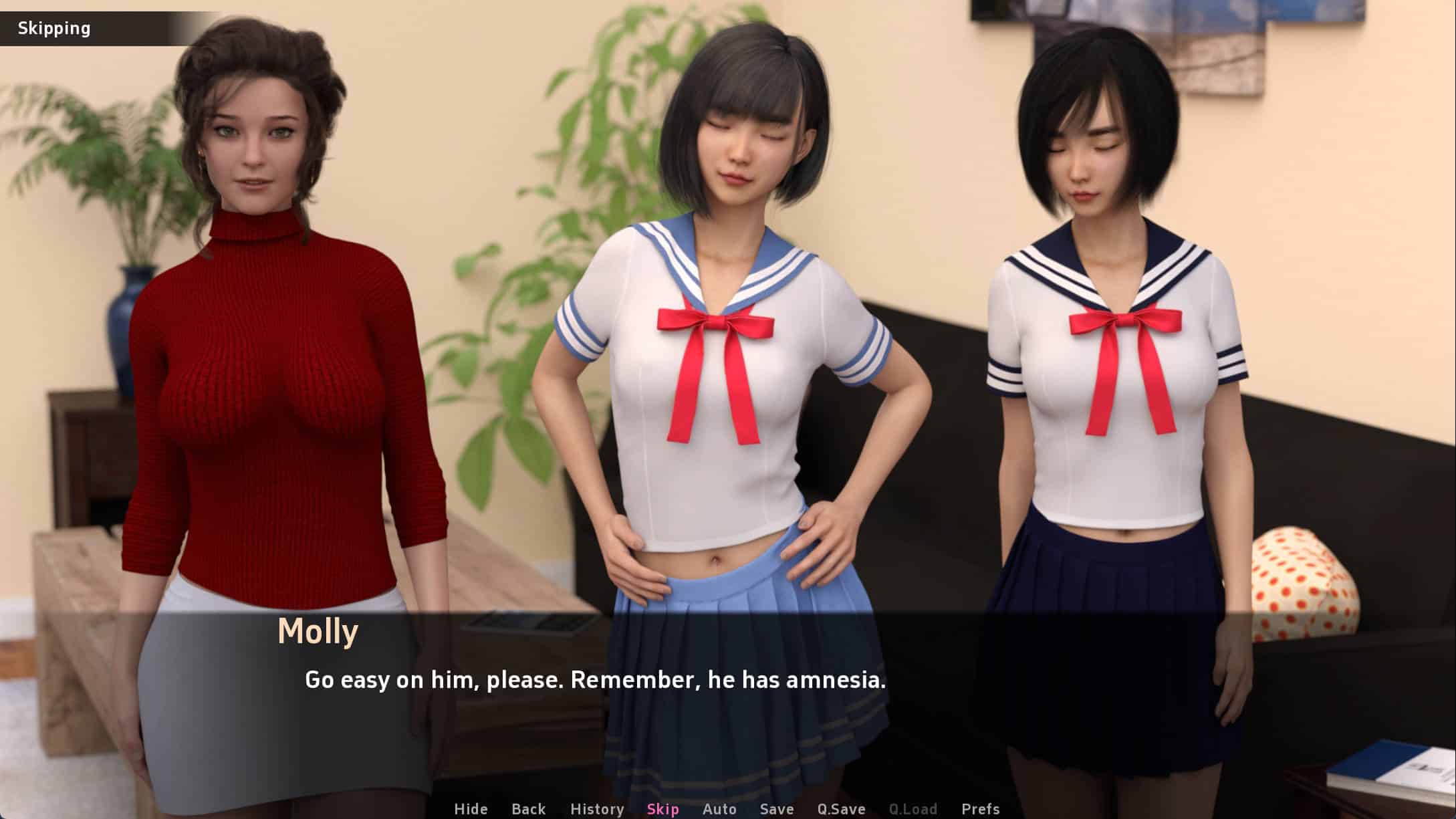The height and width of the screenshot is (819, 1456).
Task: Quick save with Q.Save
Action: [x=841, y=809]
